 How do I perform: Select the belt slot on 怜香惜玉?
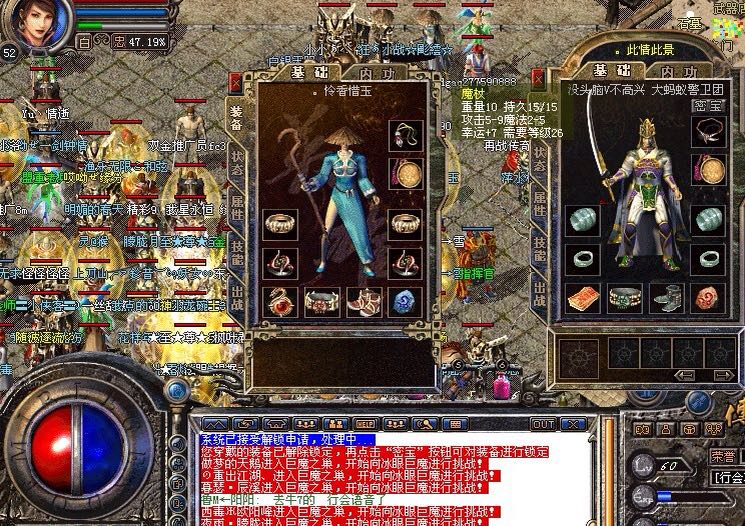click(322, 299)
